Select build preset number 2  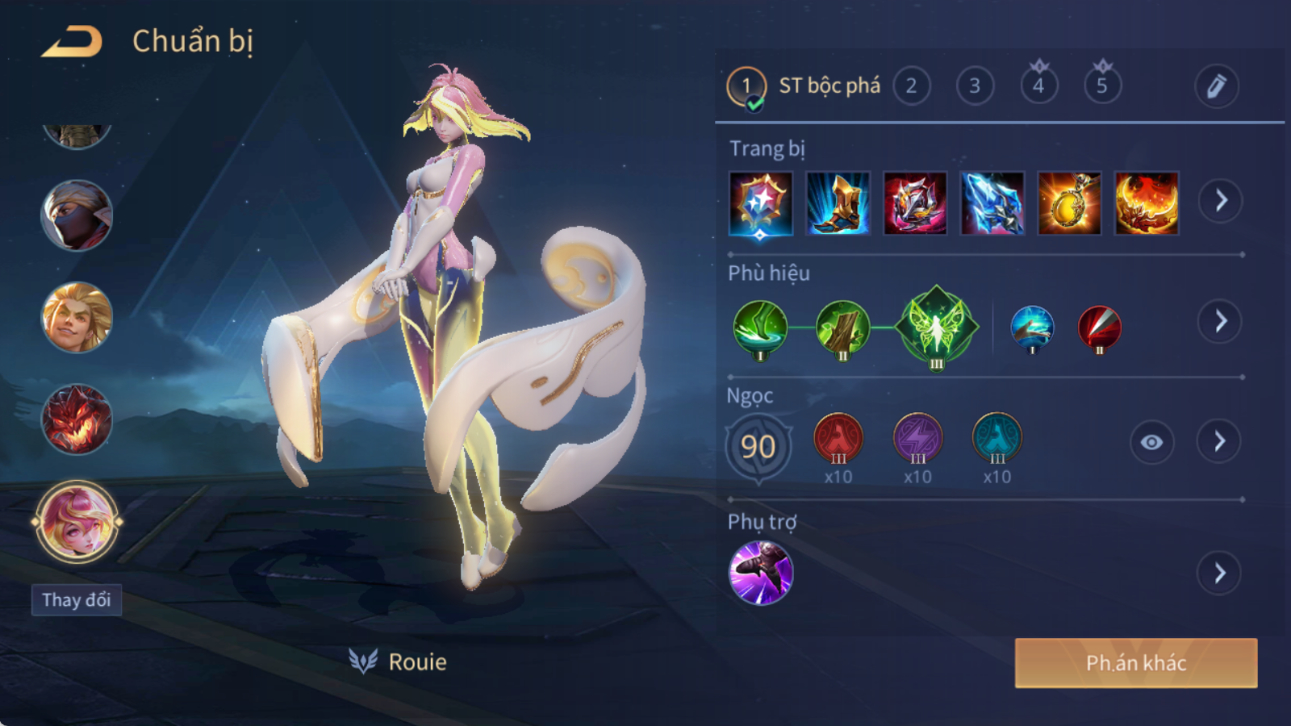tap(911, 86)
